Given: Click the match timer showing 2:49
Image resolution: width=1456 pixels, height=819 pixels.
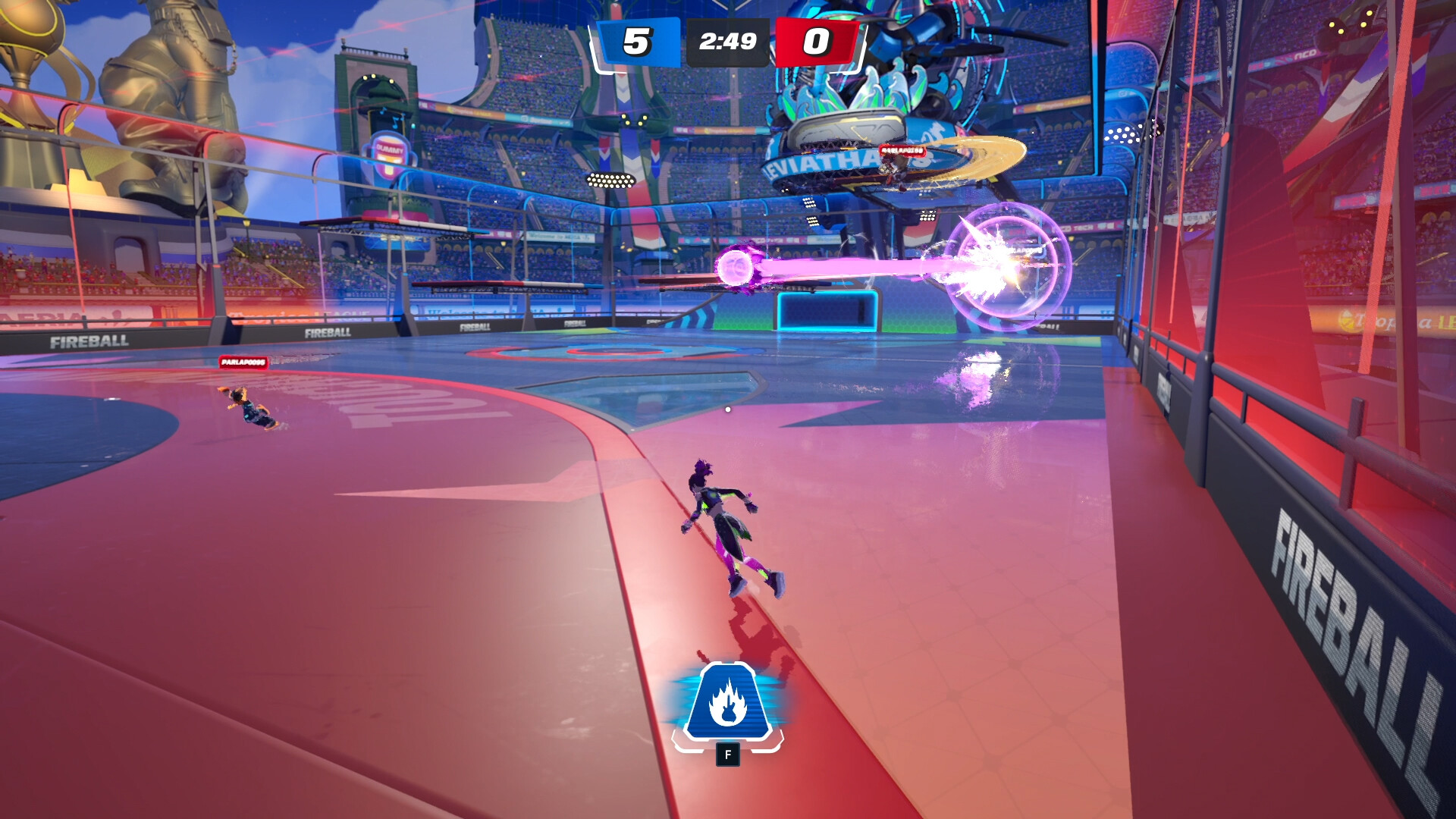Looking at the screenshot, I should pyautogui.click(x=726, y=40).
